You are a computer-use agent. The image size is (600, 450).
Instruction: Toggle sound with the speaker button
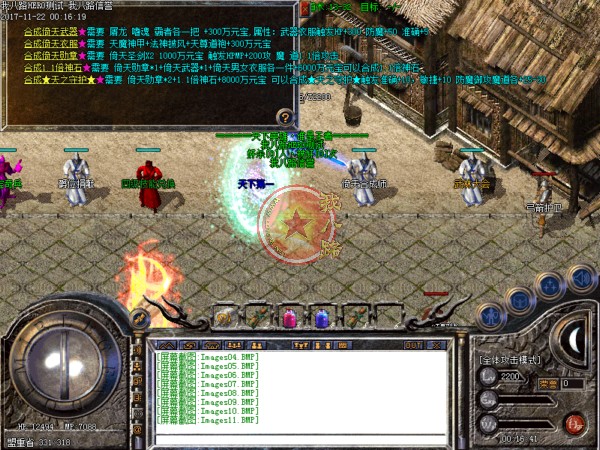[x=577, y=277]
